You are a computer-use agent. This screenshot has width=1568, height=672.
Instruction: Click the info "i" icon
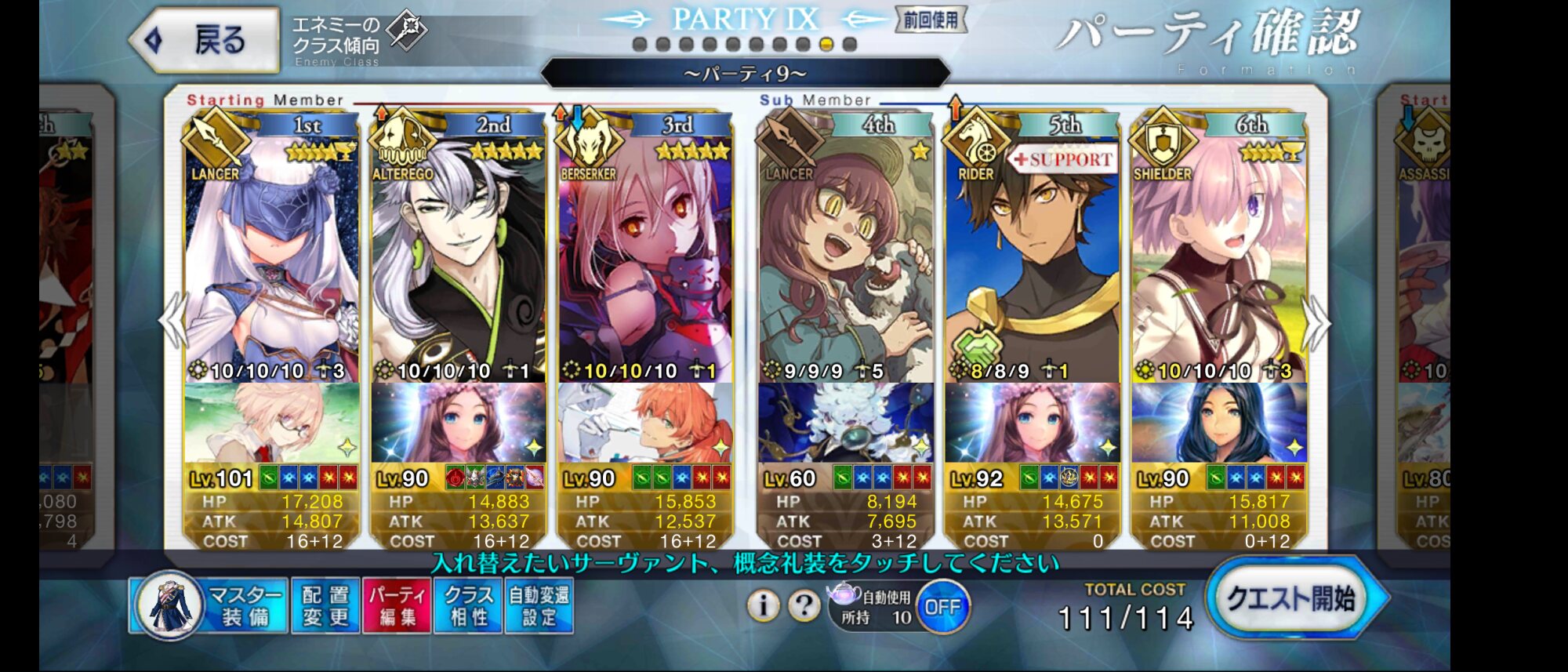coord(763,605)
